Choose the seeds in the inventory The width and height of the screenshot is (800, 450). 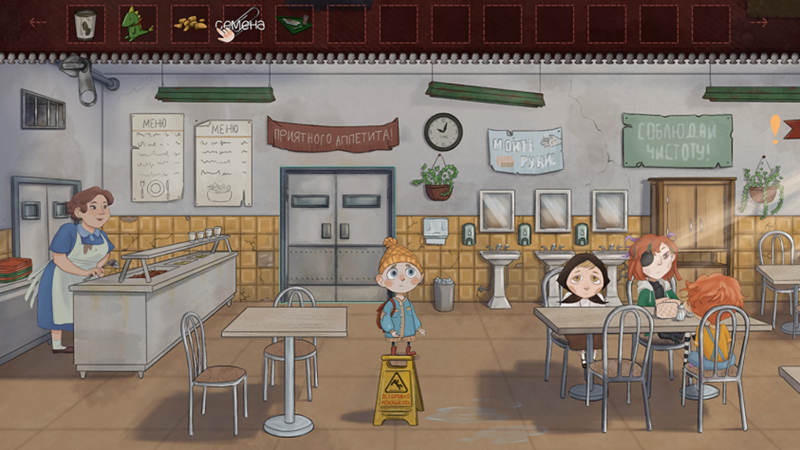coord(189,23)
